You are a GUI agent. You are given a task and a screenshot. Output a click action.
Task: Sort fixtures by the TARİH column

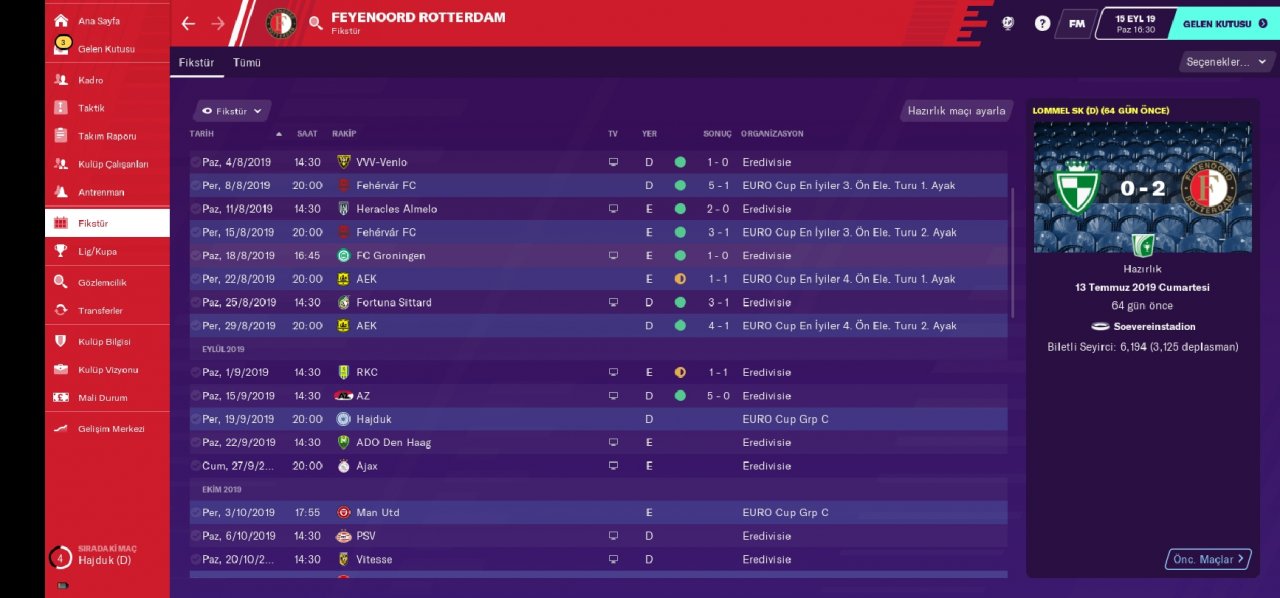point(203,134)
